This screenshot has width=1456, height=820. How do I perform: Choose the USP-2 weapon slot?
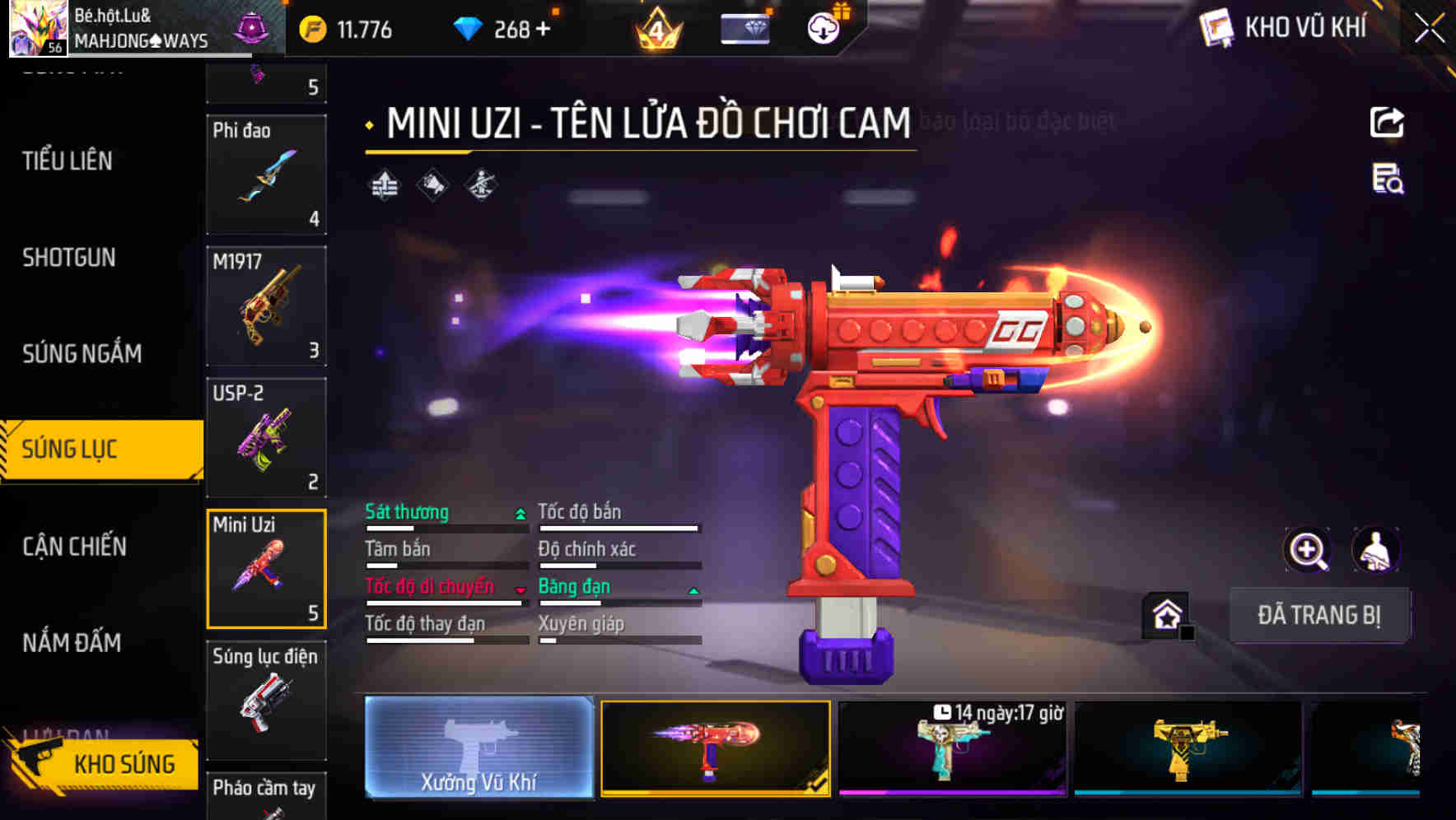tap(266, 438)
